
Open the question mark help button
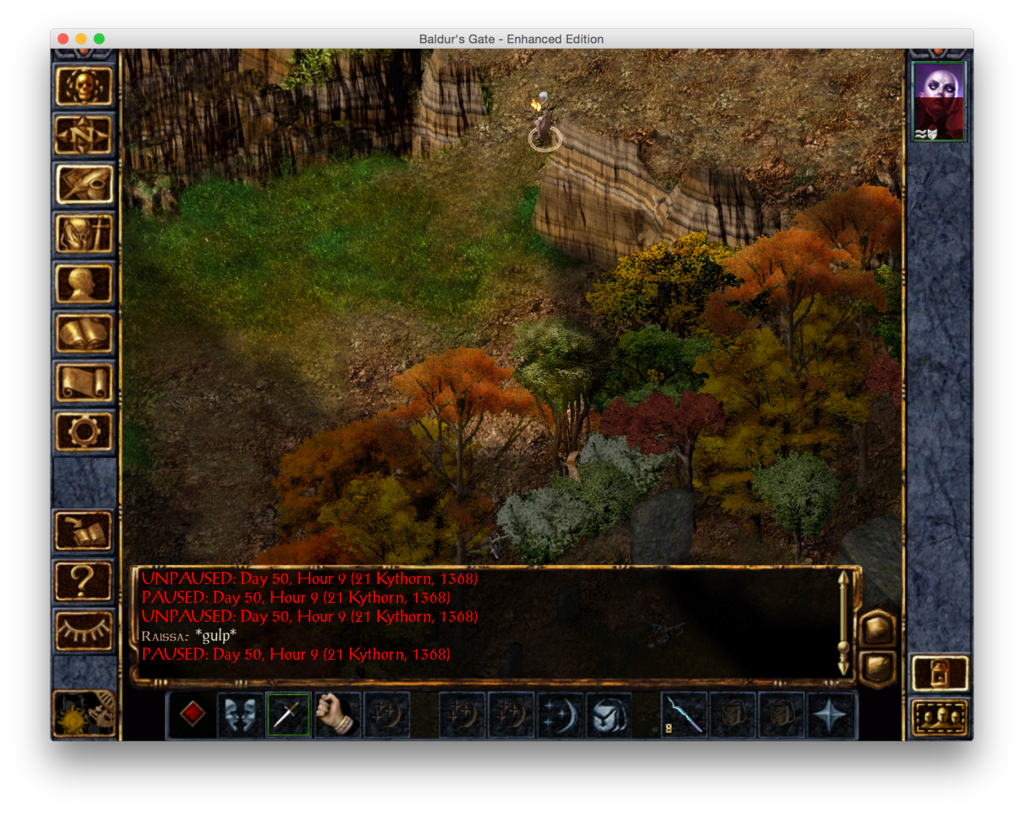(x=84, y=580)
